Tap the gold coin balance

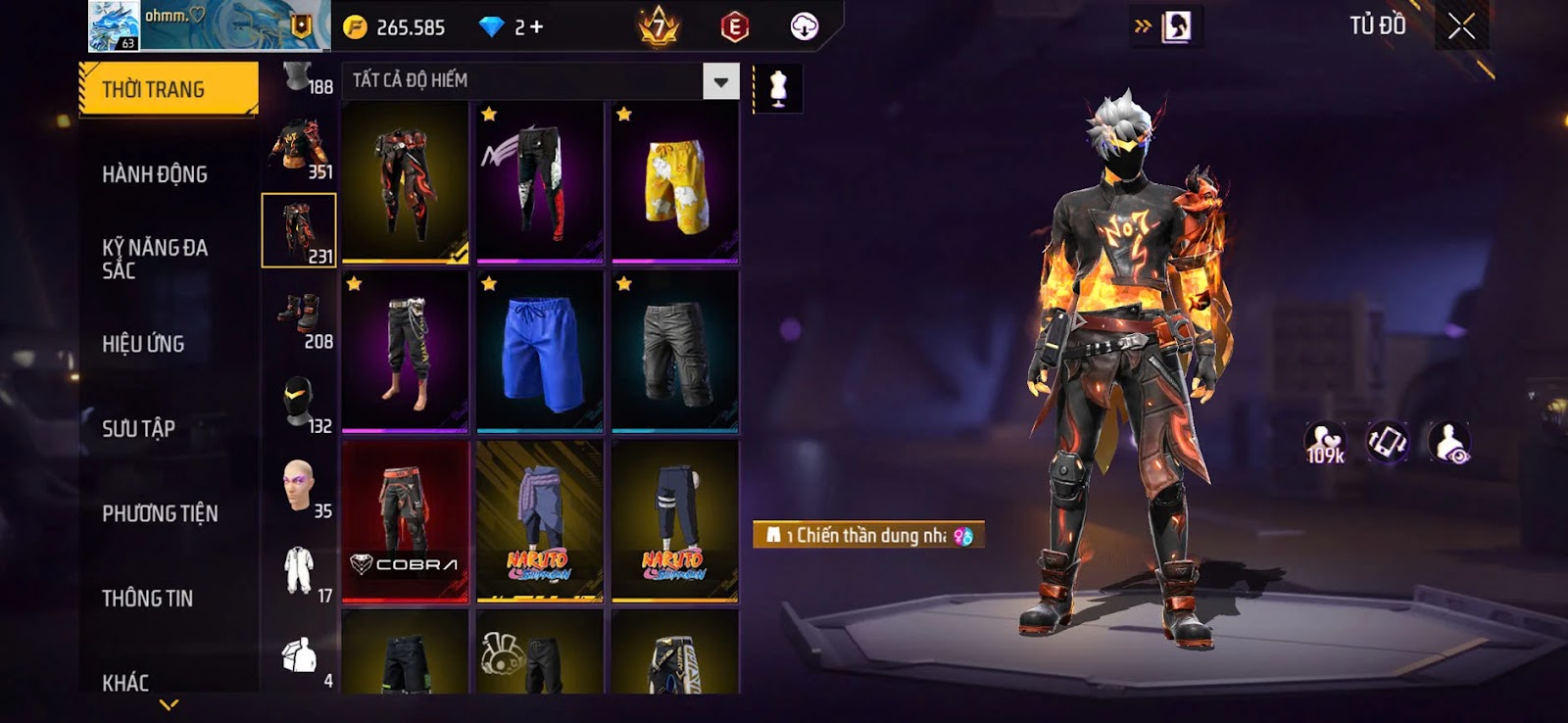(396, 27)
